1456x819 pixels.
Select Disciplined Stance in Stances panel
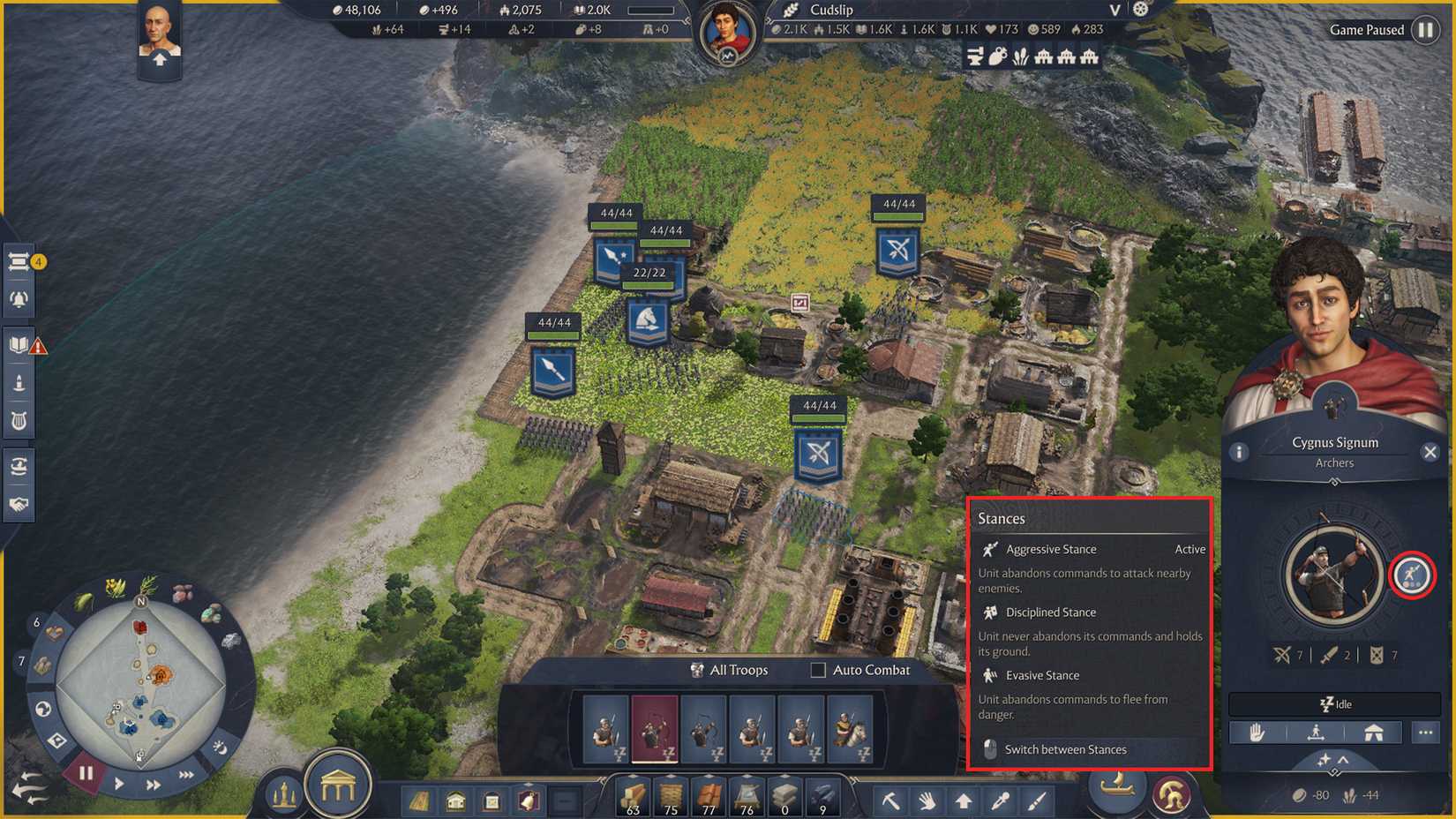(x=1052, y=612)
